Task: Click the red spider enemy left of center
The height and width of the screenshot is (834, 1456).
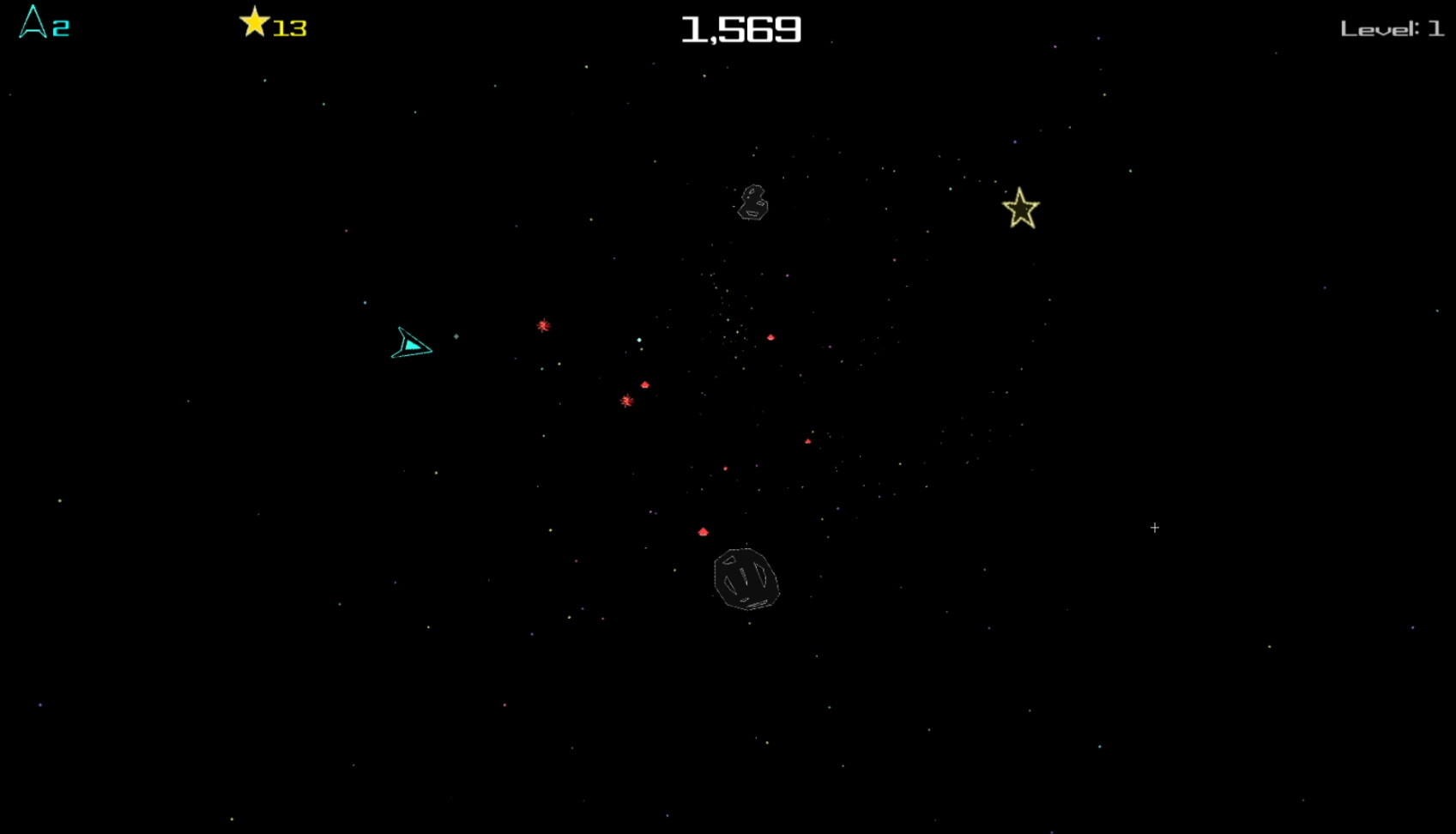Action: click(542, 325)
